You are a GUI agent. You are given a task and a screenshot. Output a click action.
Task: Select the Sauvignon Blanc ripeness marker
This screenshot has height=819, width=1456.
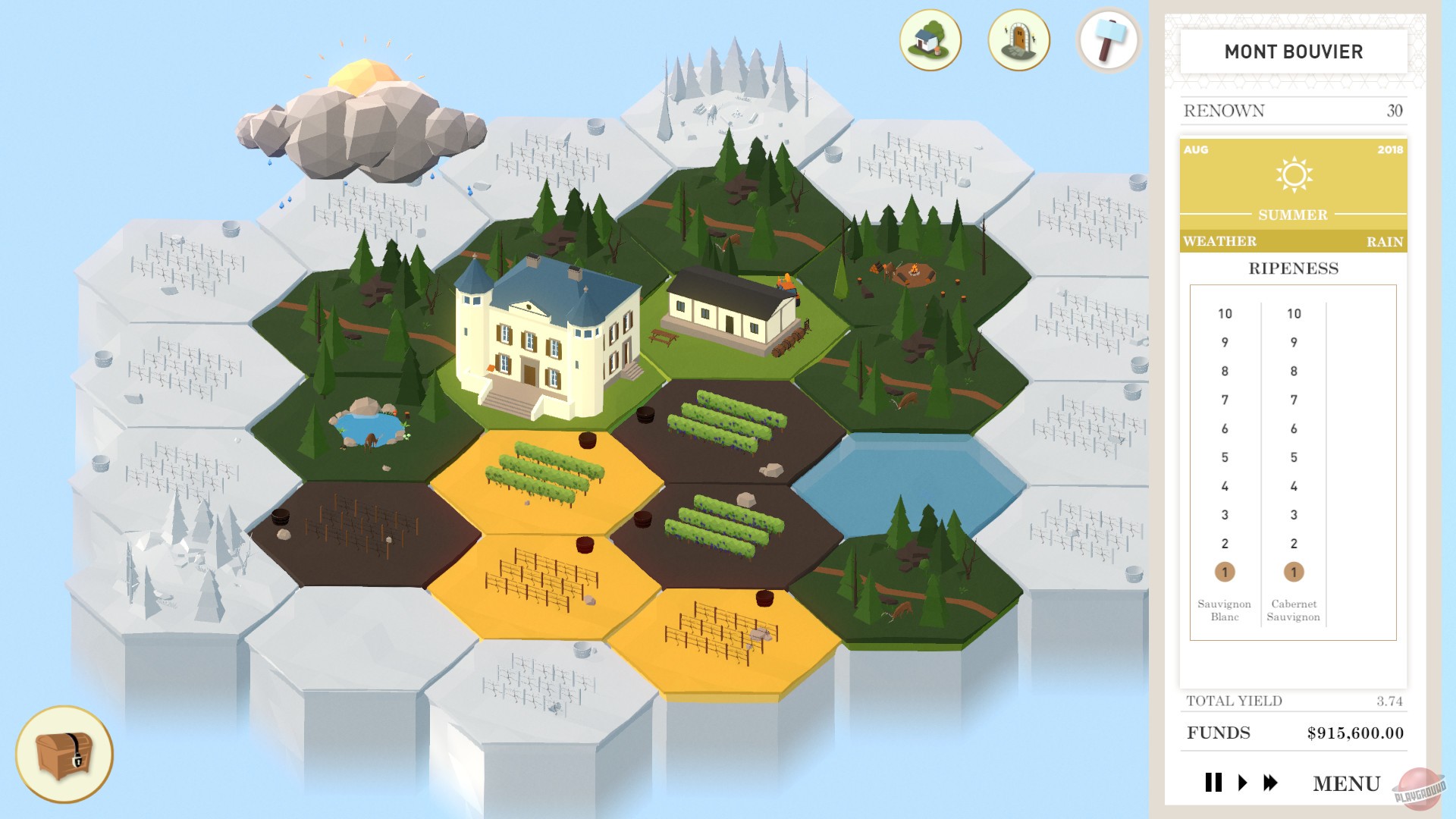(1226, 573)
